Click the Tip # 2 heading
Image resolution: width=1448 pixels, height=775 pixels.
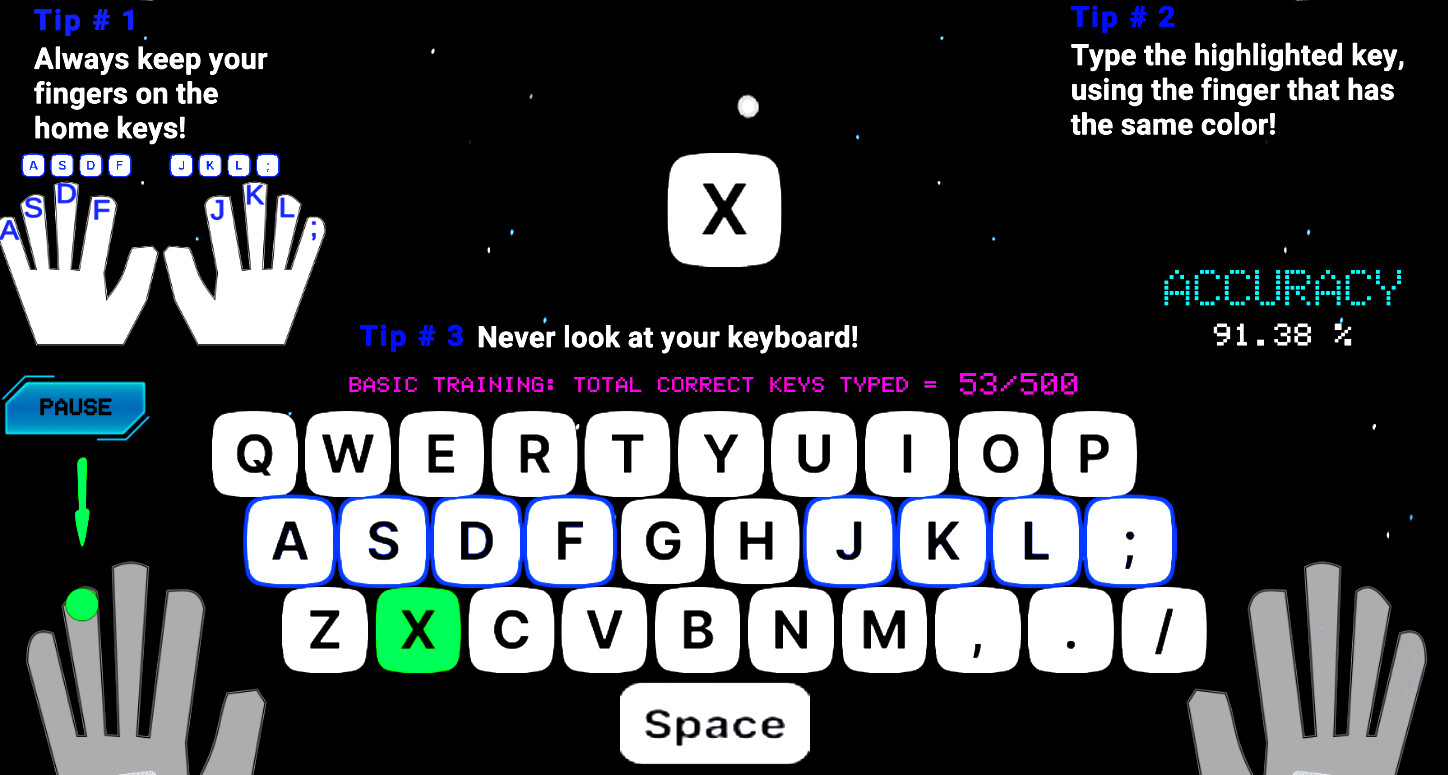point(1123,17)
